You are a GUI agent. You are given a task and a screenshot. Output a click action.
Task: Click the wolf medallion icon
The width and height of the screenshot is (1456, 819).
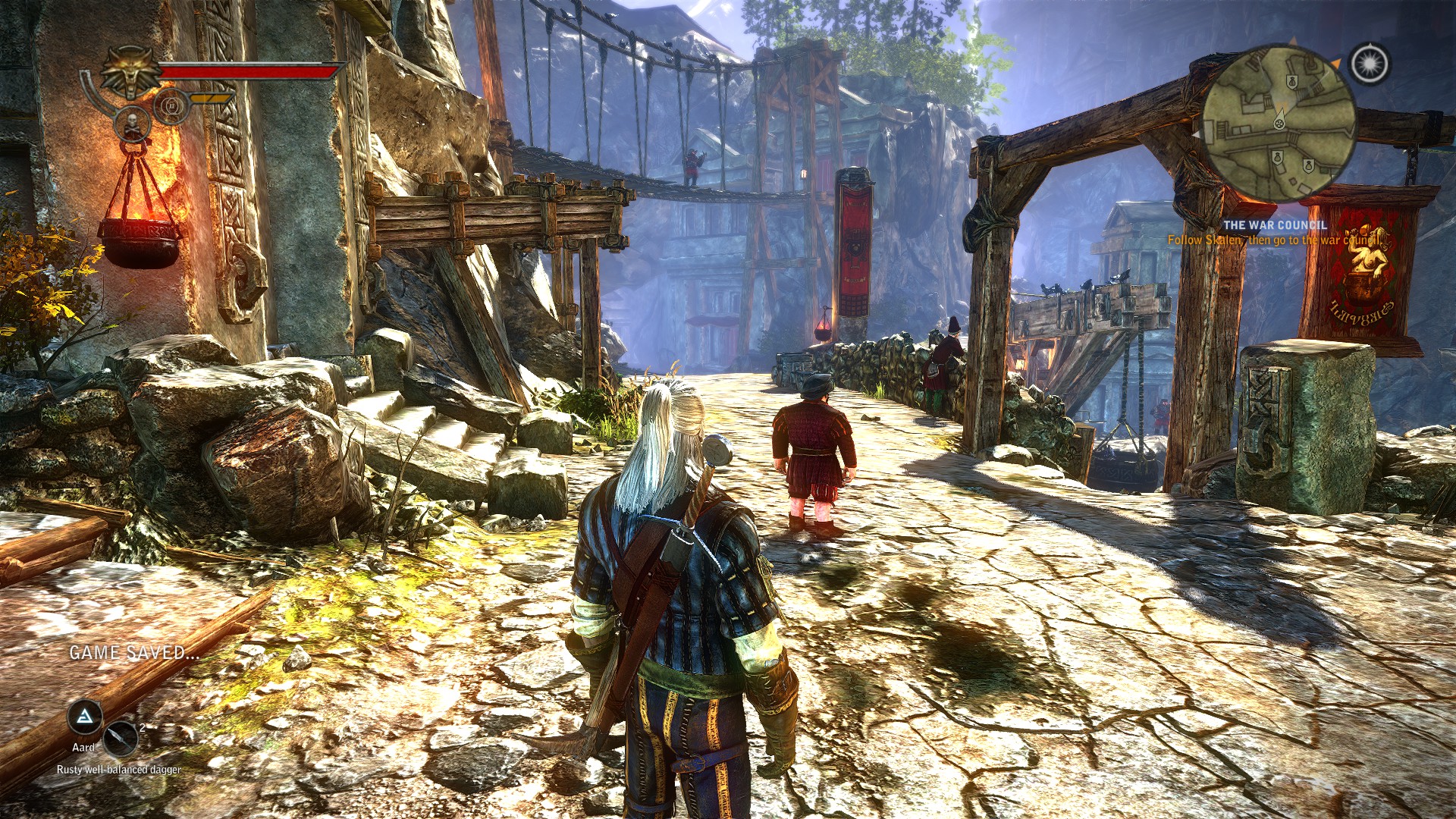(130, 73)
